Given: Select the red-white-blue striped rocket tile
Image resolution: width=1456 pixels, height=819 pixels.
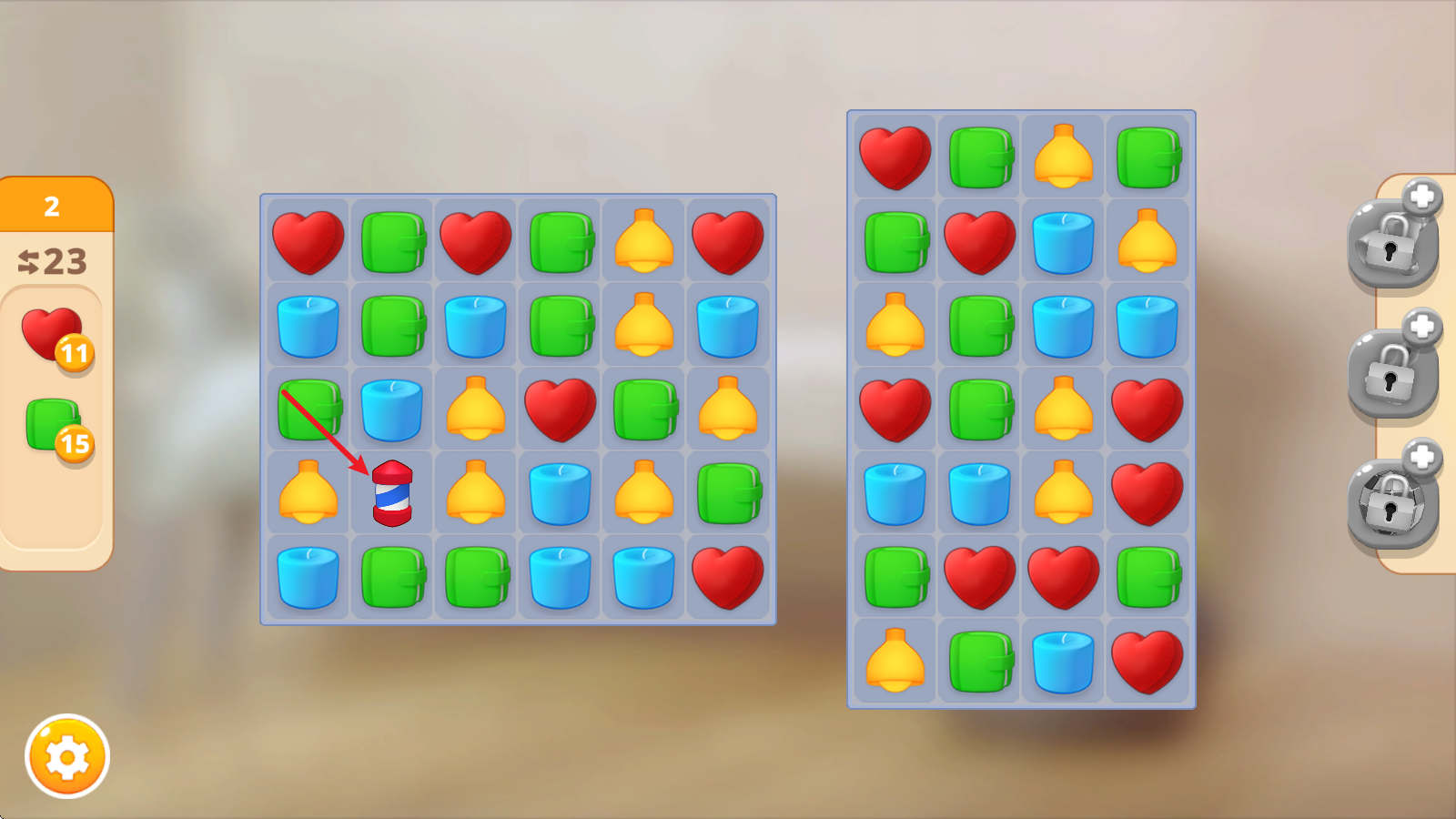Looking at the screenshot, I should pyautogui.click(x=392, y=493).
